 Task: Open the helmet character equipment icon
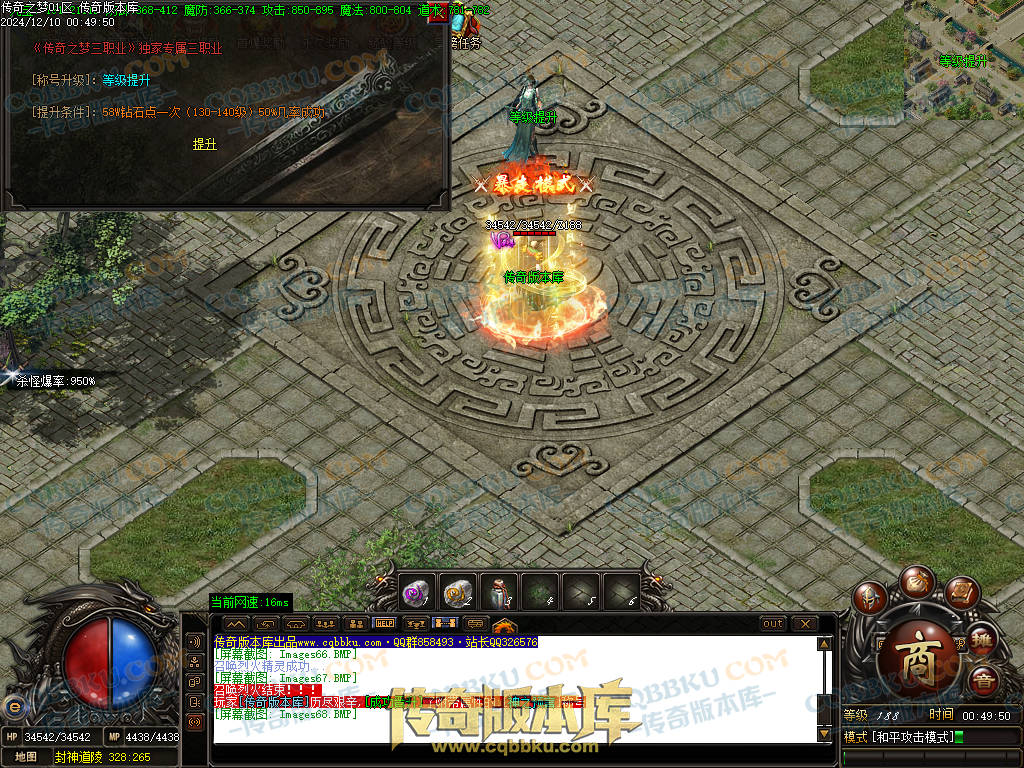pyautogui.click(x=871, y=598)
